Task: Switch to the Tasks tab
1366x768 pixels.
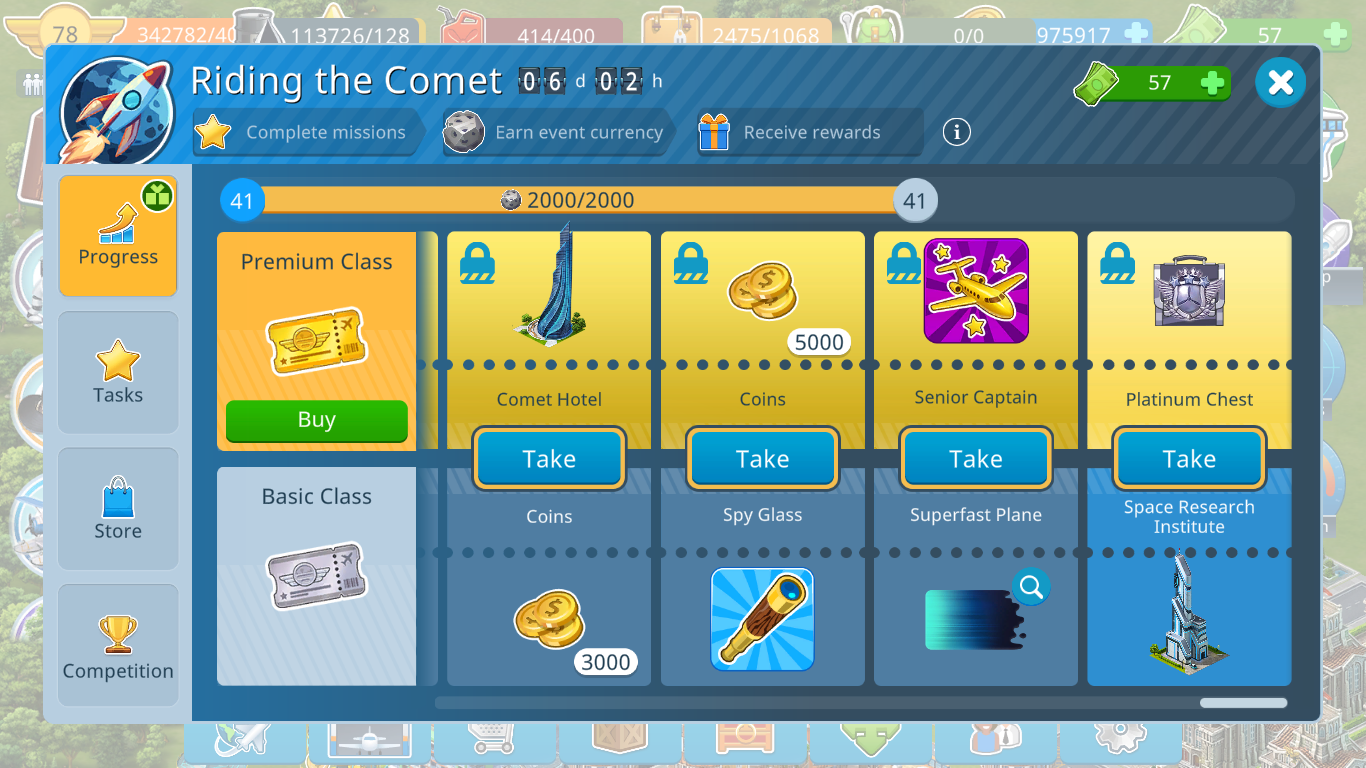Action: tap(118, 372)
